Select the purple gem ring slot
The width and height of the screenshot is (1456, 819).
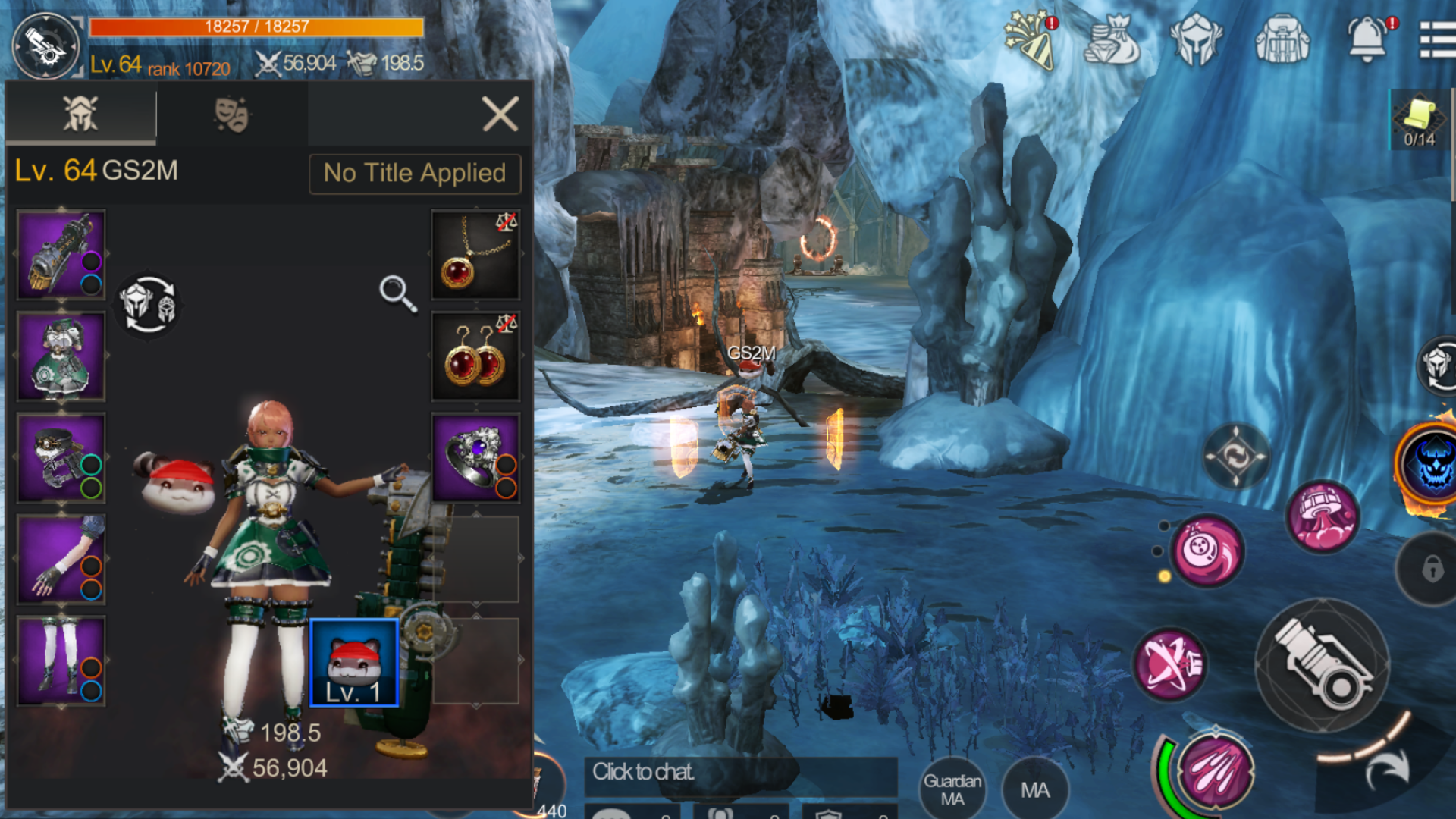(x=475, y=457)
